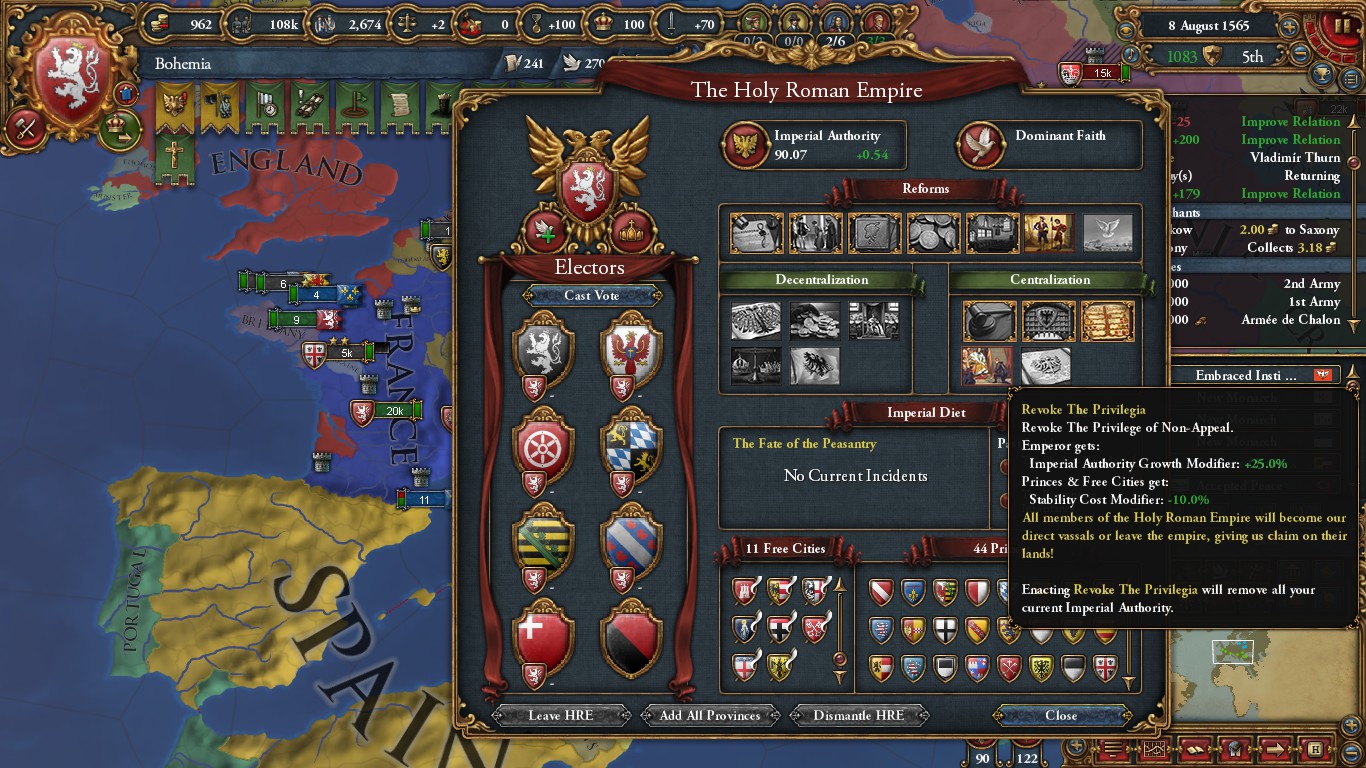Click the Dominant Faith dove icon
This screenshot has width=1366, height=768.
coord(981,146)
